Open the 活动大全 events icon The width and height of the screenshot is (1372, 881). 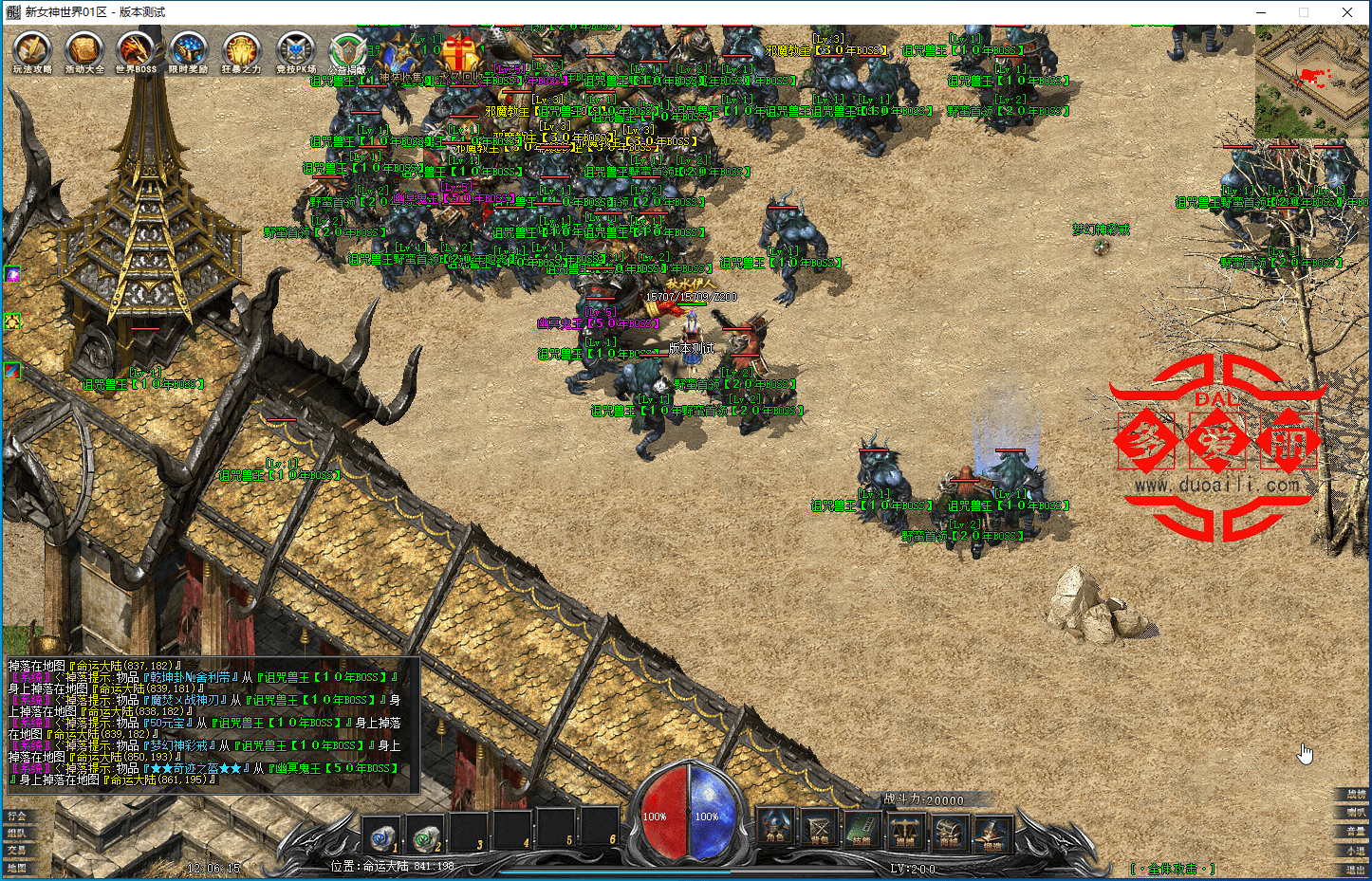[84, 51]
